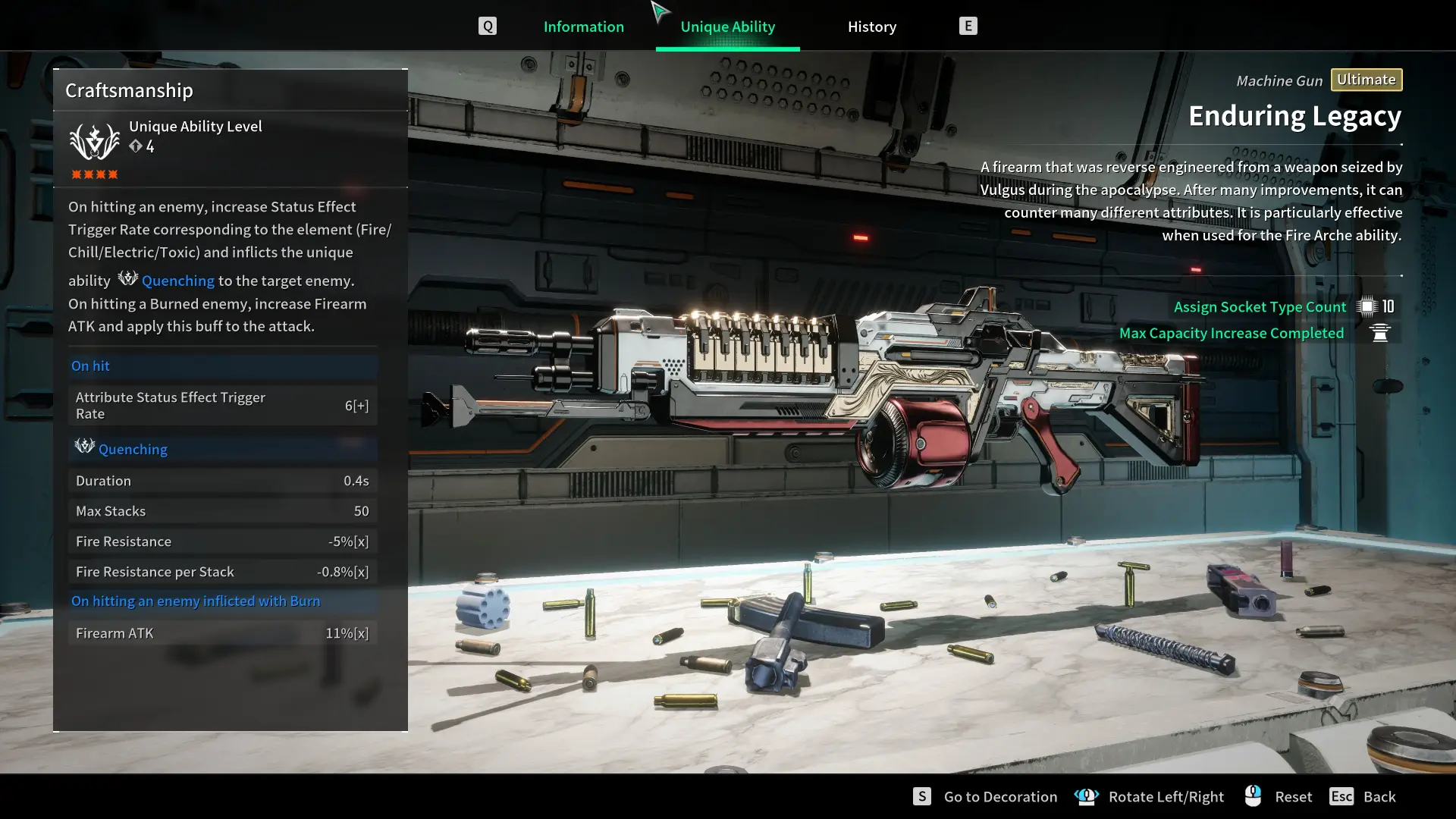Select the Fire Resistance per Stack row
This screenshot has height=819, width=1456.
(222, 572)
